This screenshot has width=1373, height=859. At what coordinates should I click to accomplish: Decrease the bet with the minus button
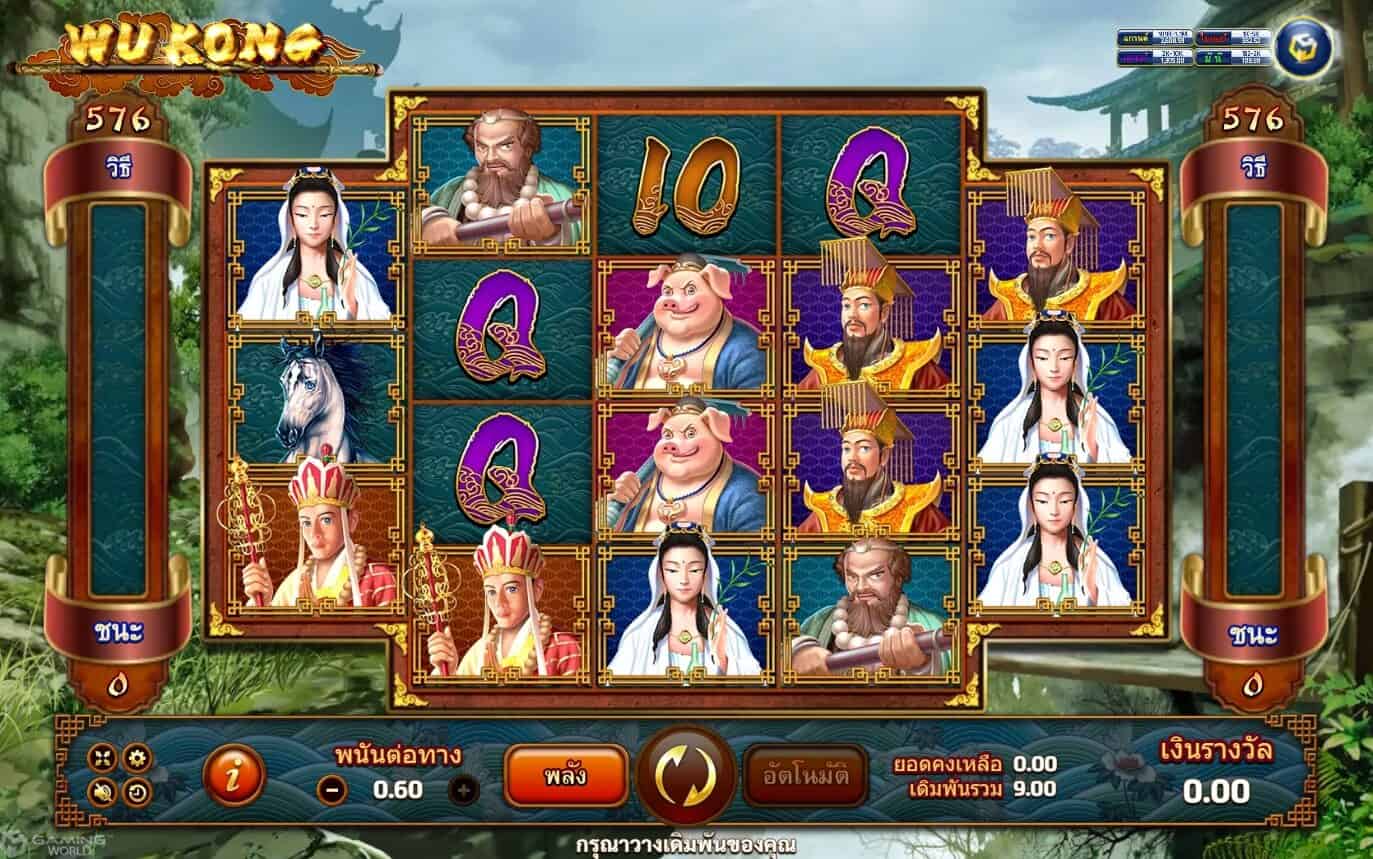coord(334,790)
